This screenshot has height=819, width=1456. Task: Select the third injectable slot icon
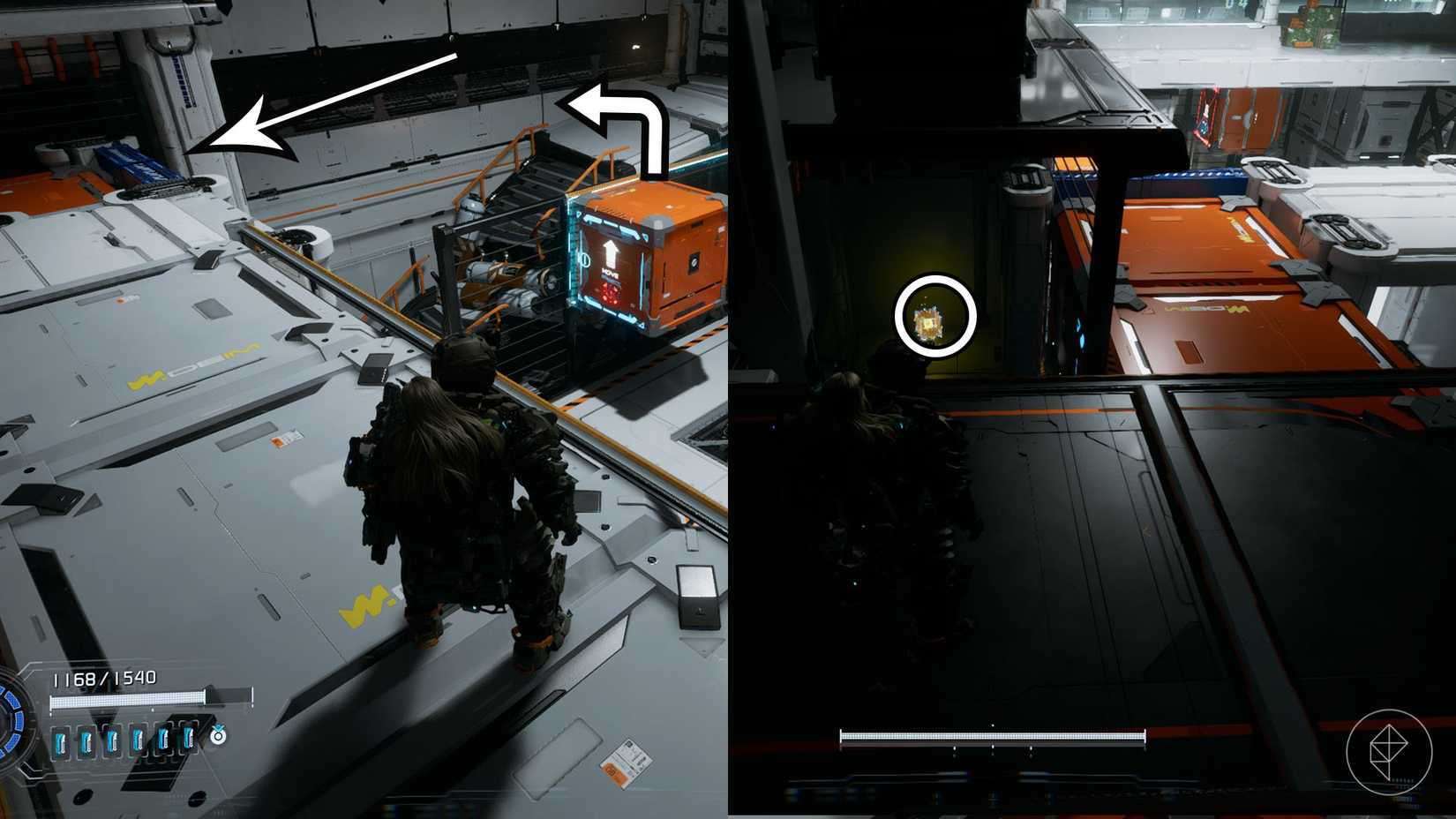click(112, 740)
